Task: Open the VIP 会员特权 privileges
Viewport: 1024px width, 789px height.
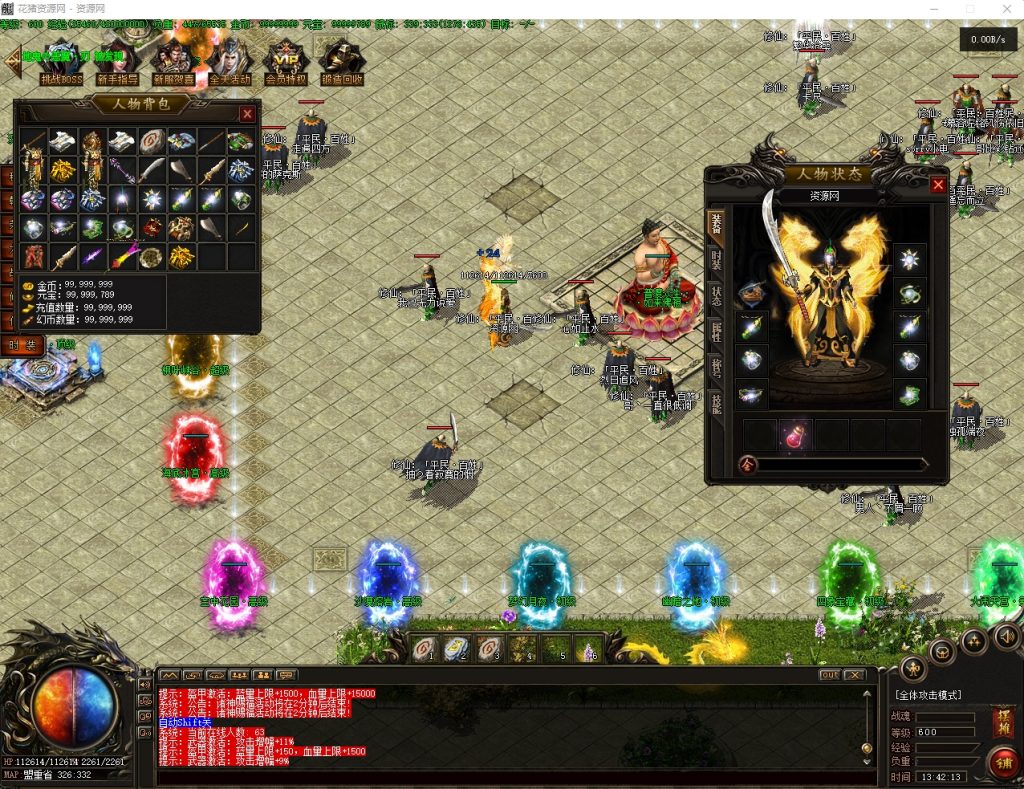Action: (x=286, y=64)
